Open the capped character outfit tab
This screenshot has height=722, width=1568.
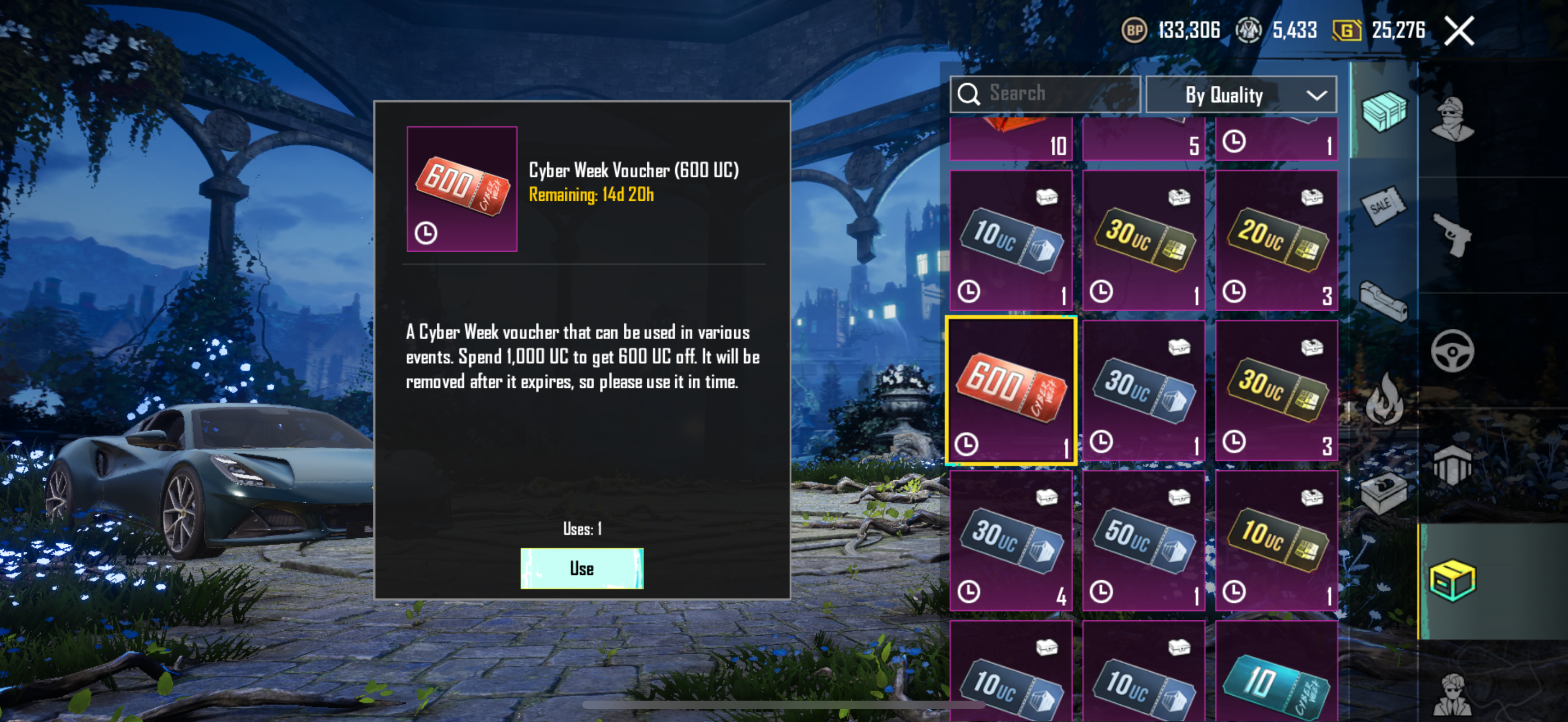point(1452,119)
